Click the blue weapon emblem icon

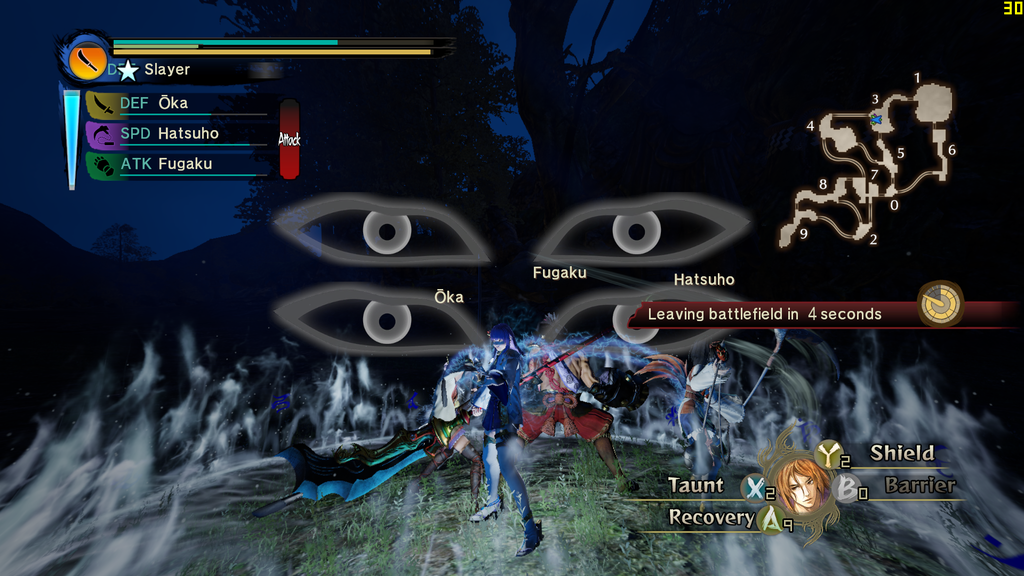tap(87, 59)
